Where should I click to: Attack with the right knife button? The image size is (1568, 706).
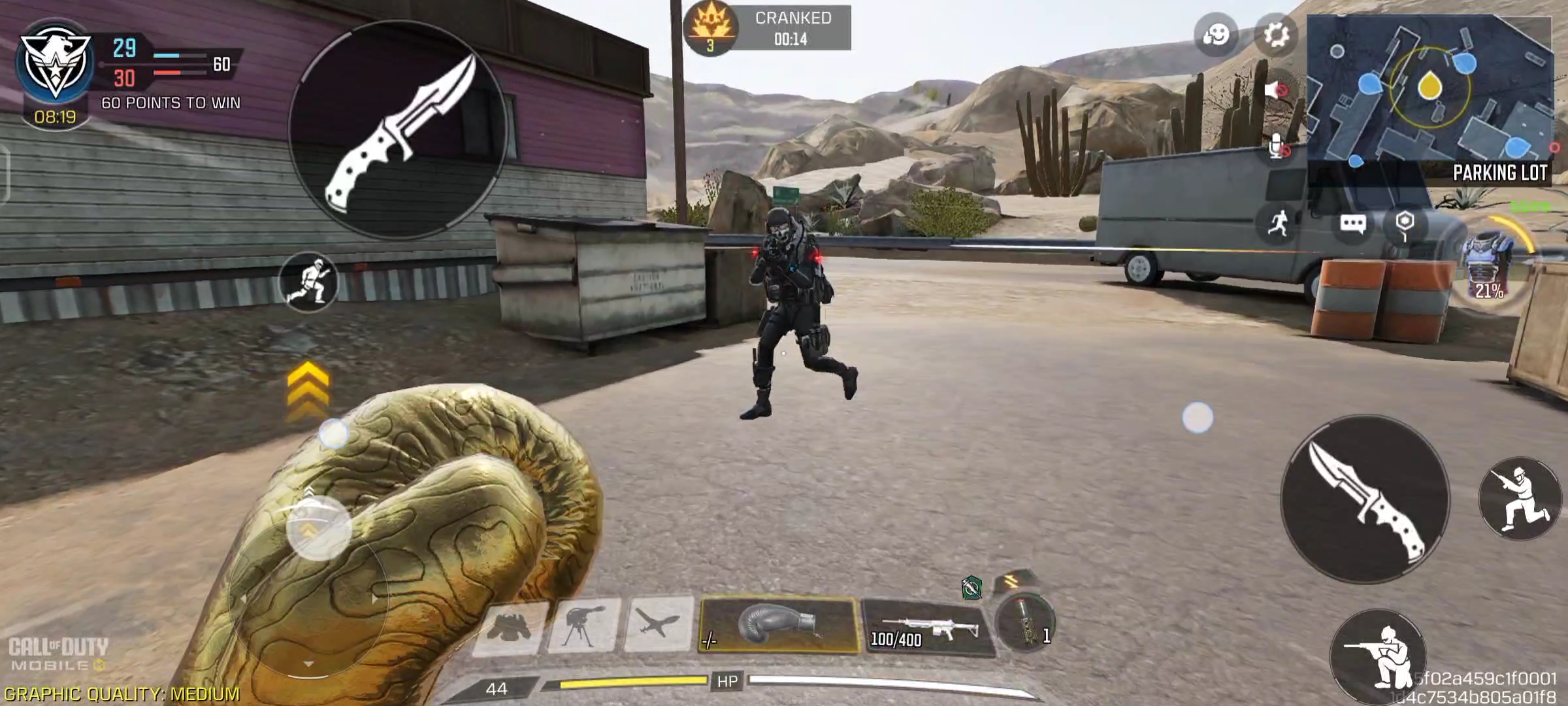coord(1365,499)
